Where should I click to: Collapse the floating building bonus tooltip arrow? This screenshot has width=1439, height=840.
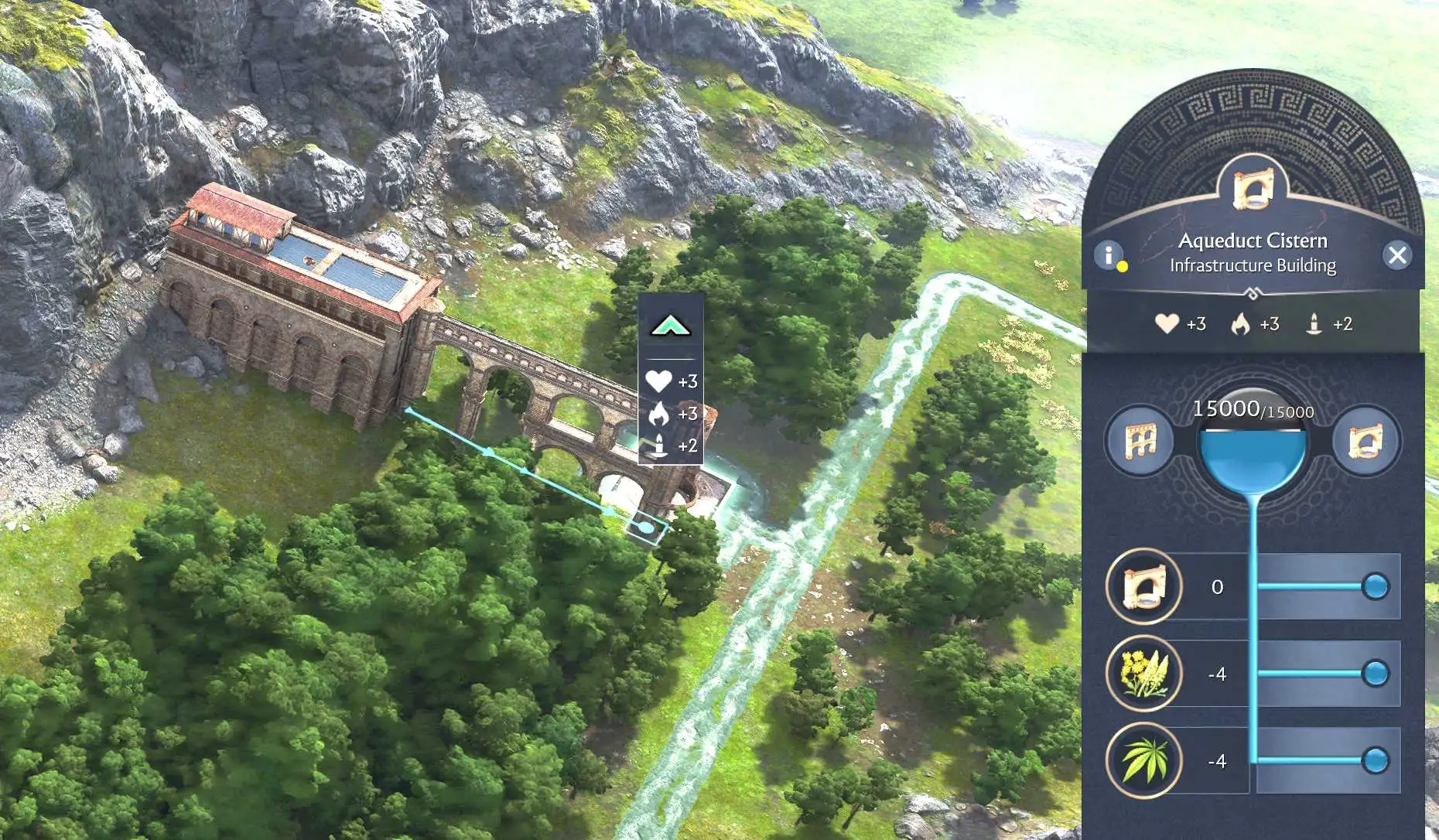(x=671, y=326)
